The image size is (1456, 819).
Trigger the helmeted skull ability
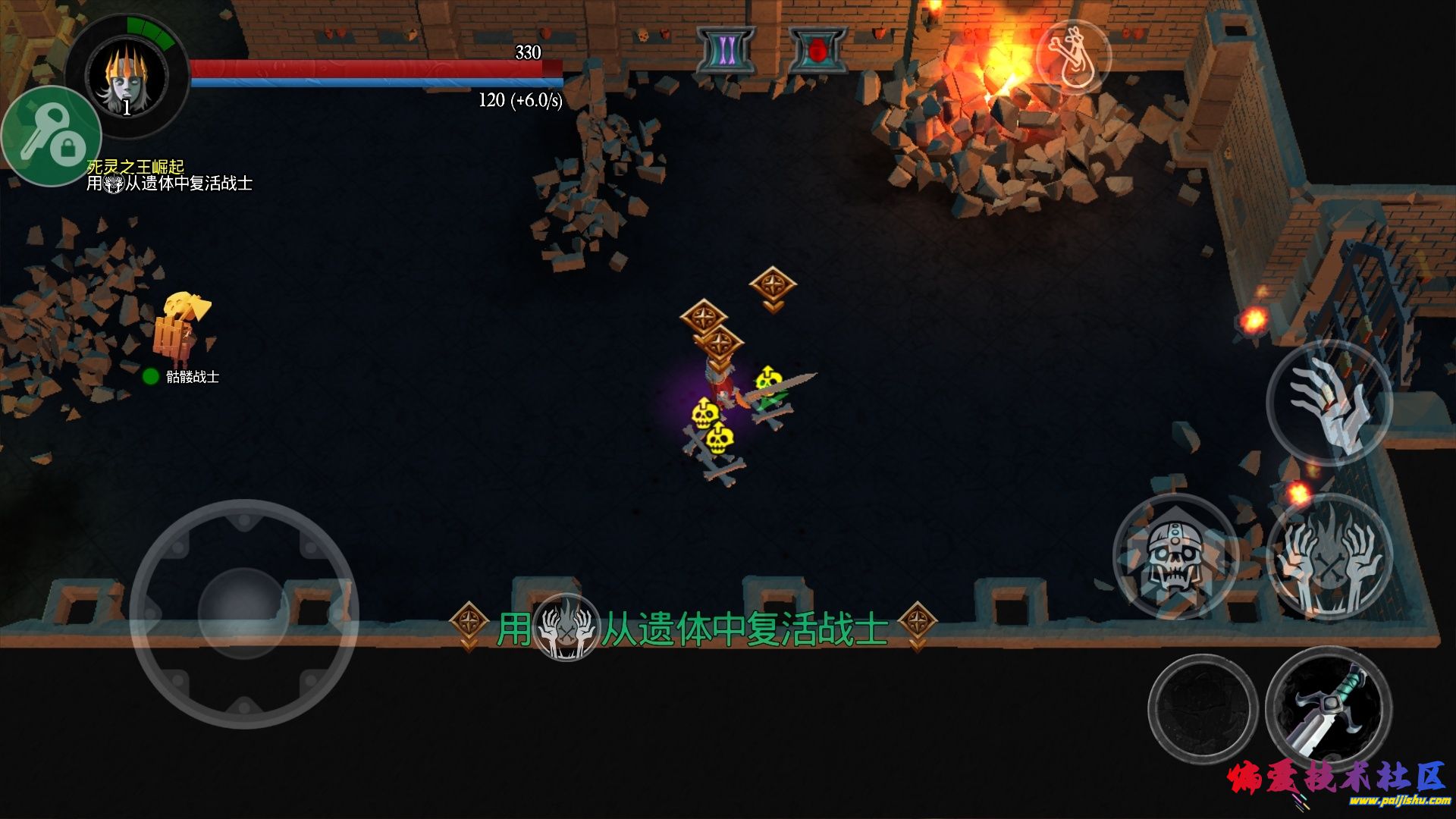point(1174,557)
